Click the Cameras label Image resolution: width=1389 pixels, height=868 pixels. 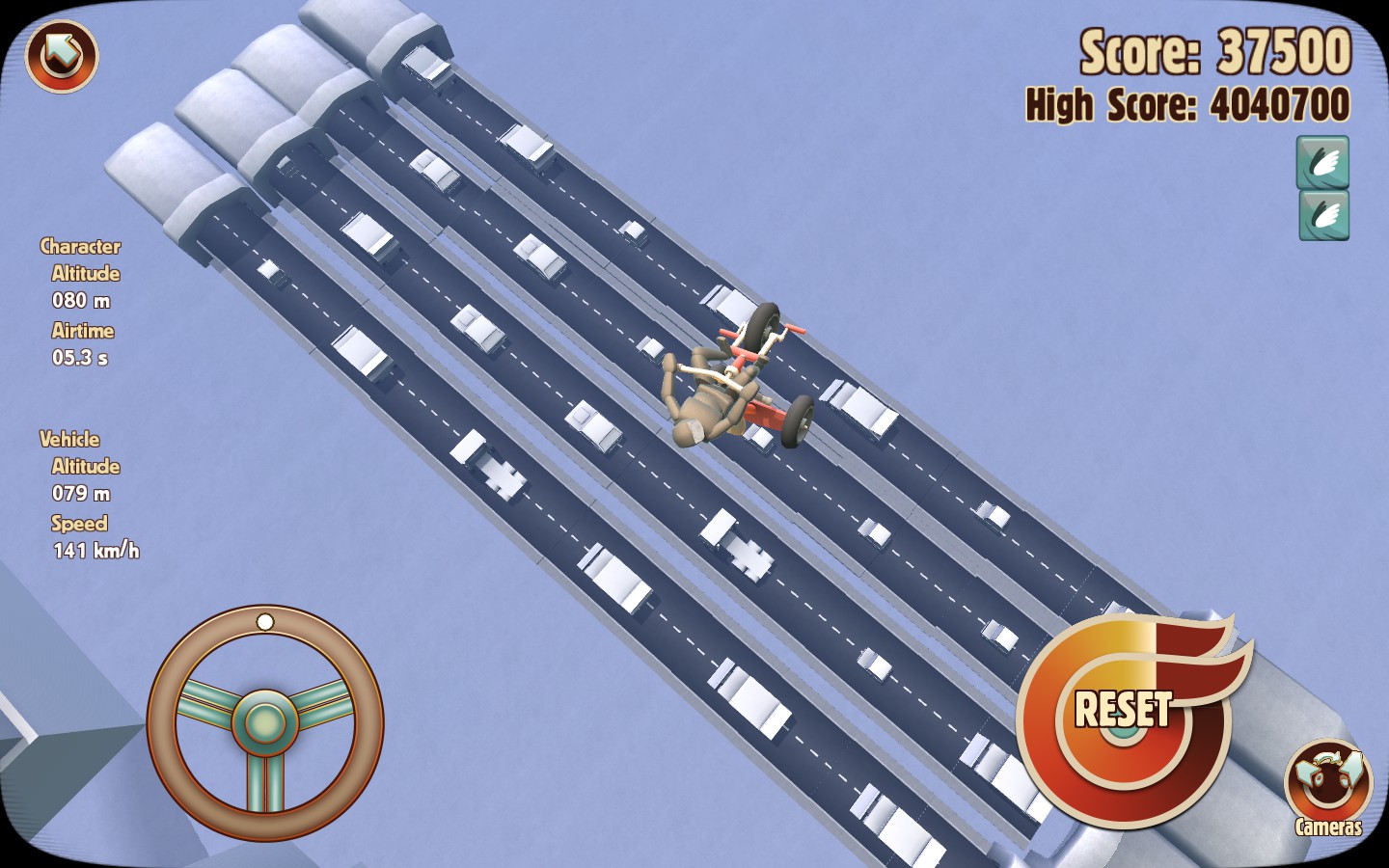[x=1328, y=825]
